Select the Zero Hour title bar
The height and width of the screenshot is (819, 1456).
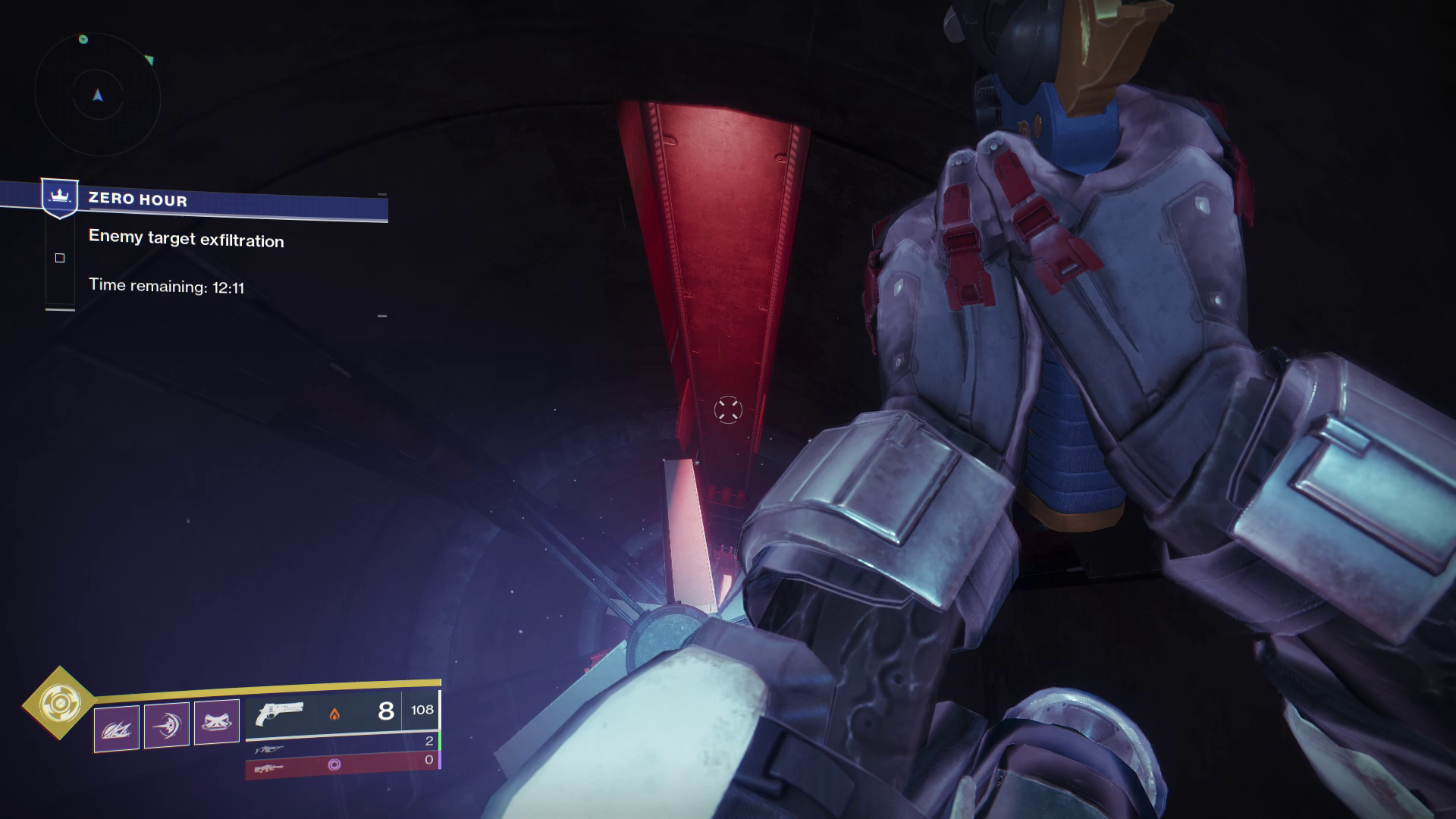(x=136, y=201)
